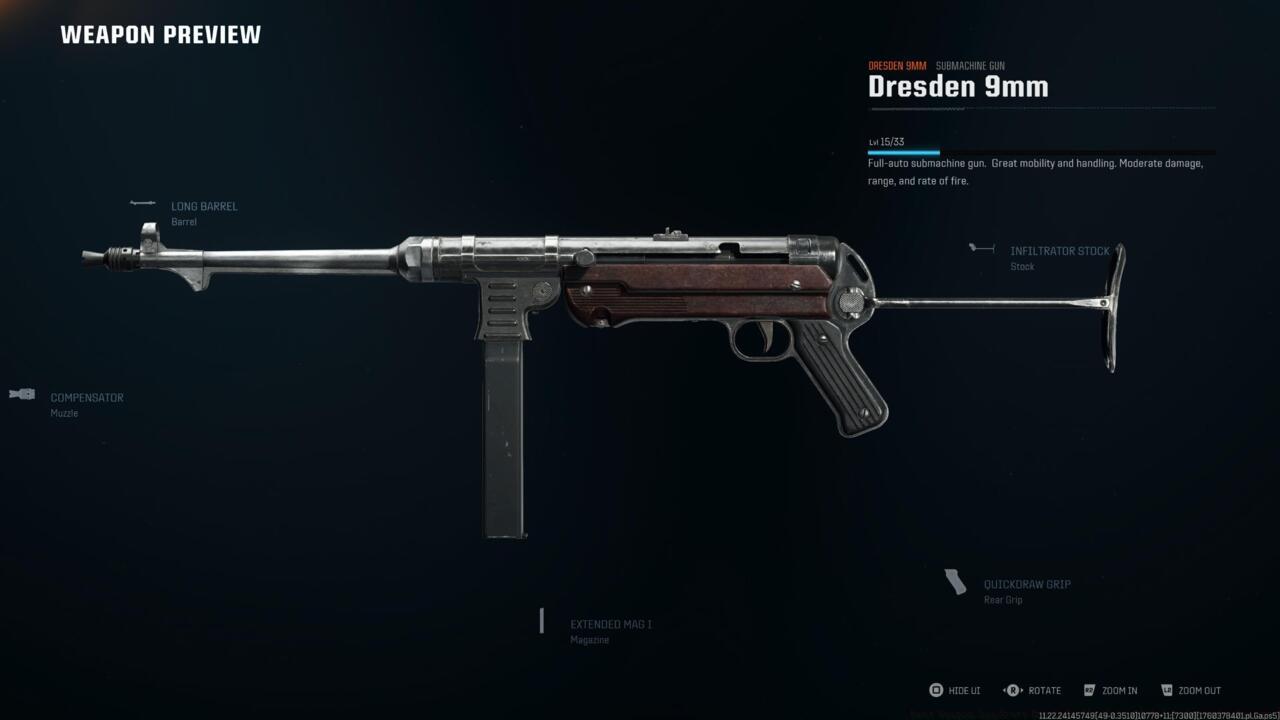Image resolution: width=1280 pixels, height=720 pixels.
Task: Click the WEAPON PREVIEW heading
Action: pos(160,33)
